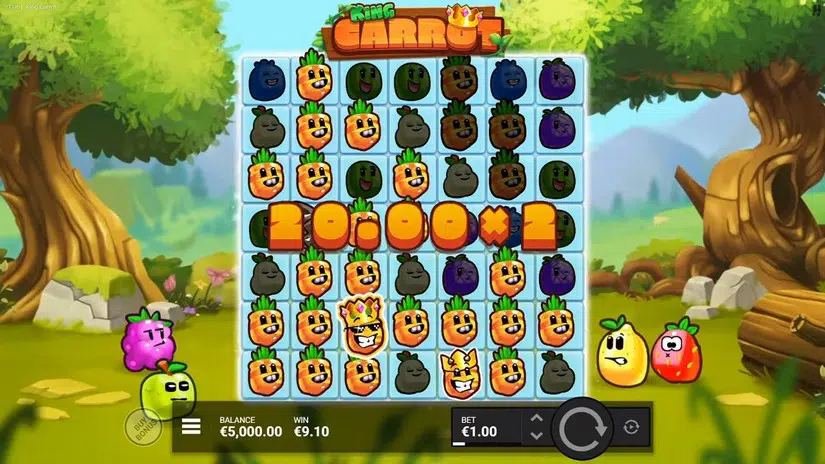The height and width of the screenshot is (464, 825).
Task: Decrease the bet with the down arrow
Action: pos(536,435)
